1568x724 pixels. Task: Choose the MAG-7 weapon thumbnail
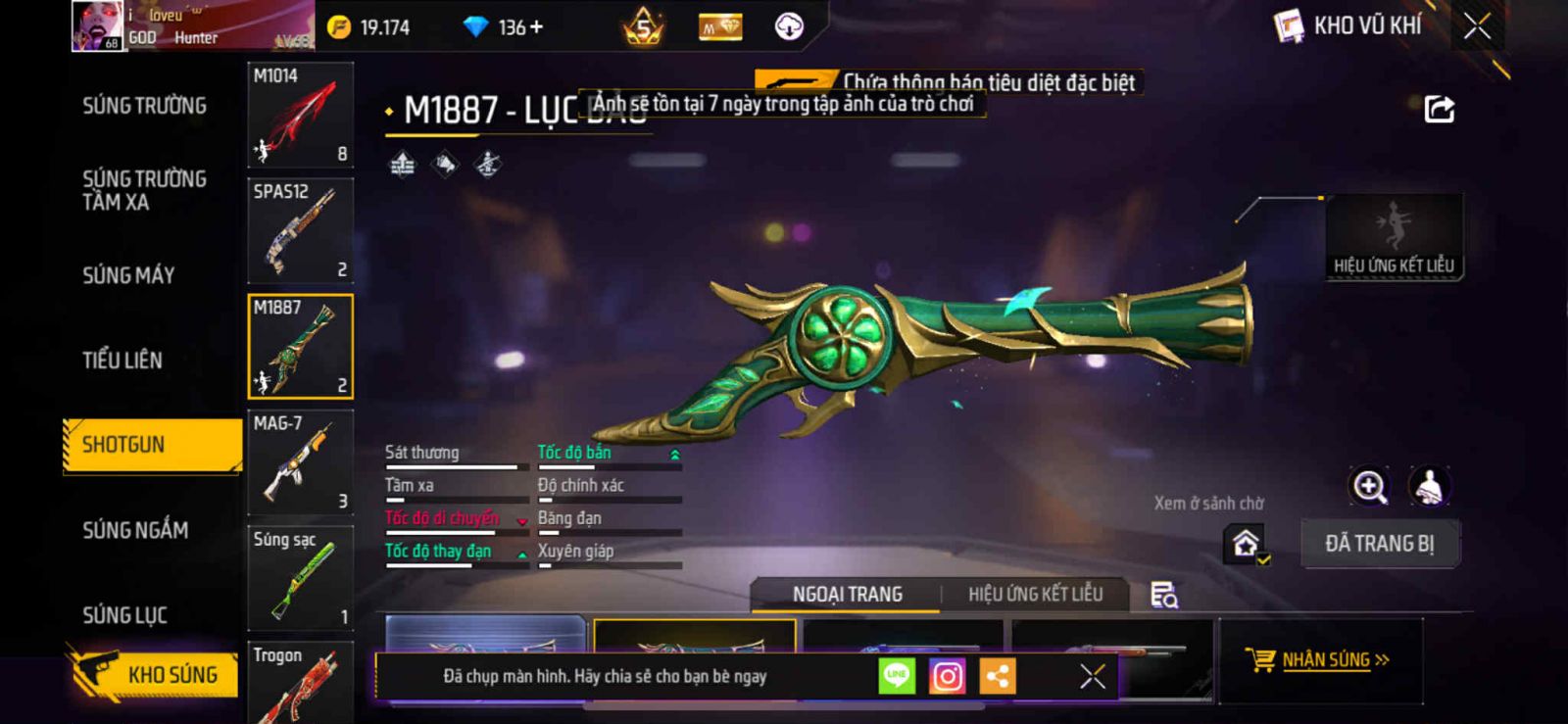click(x=300, y=462)
